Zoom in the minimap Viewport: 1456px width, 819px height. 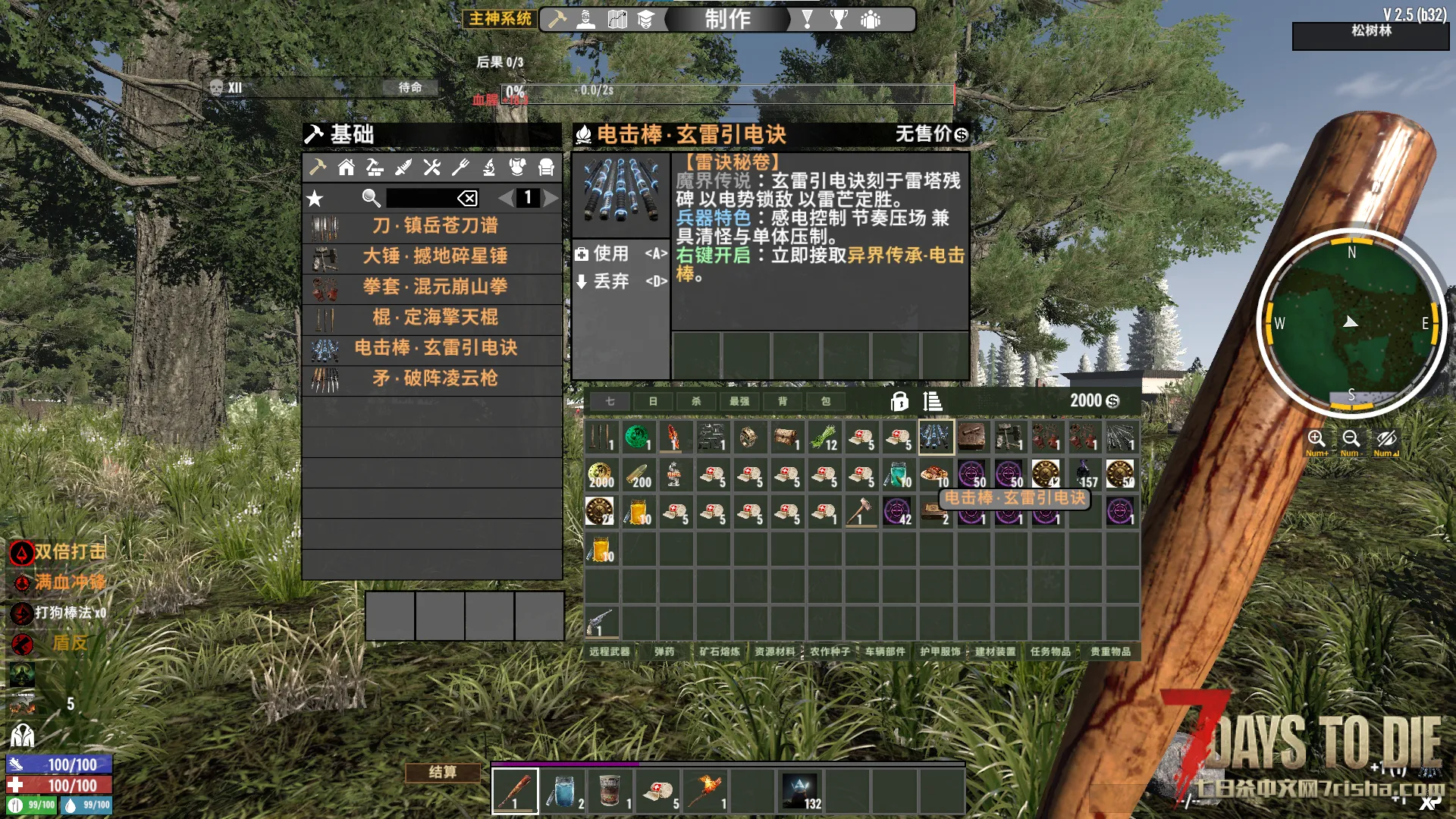1316,438
